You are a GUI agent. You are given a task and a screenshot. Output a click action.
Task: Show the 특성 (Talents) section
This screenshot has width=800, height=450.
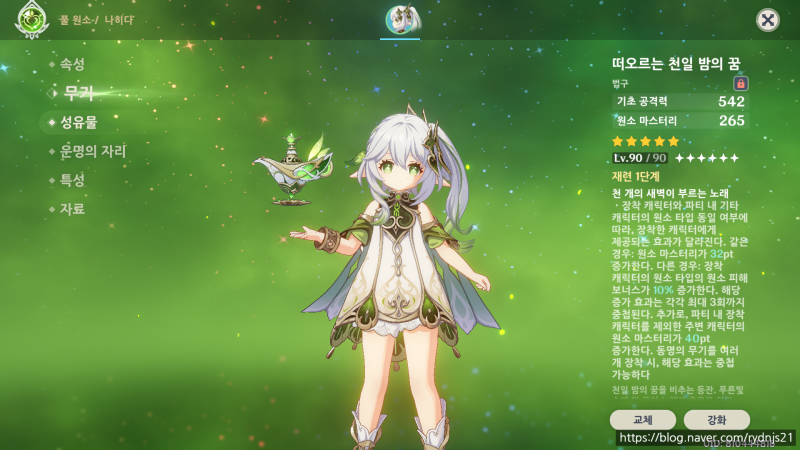72,180
